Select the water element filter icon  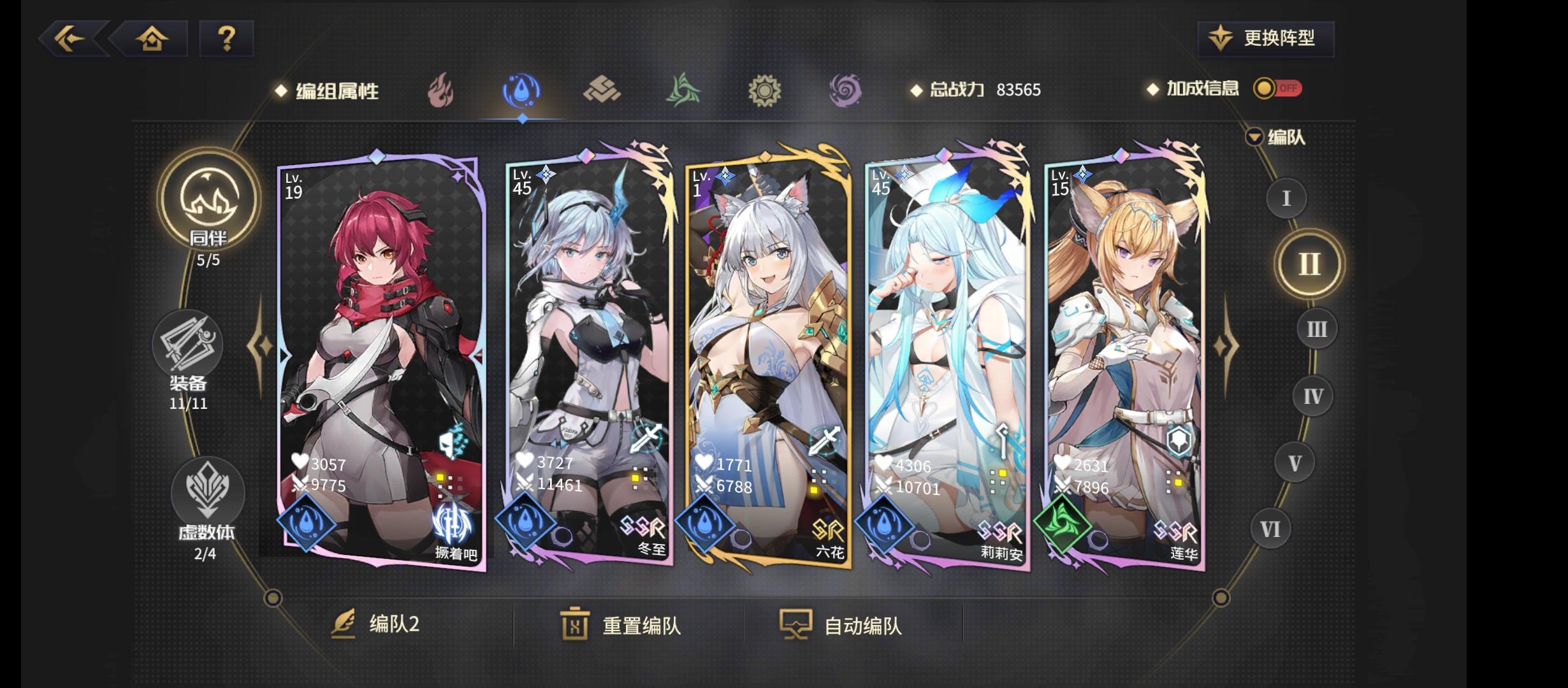[x=522, y=90]
